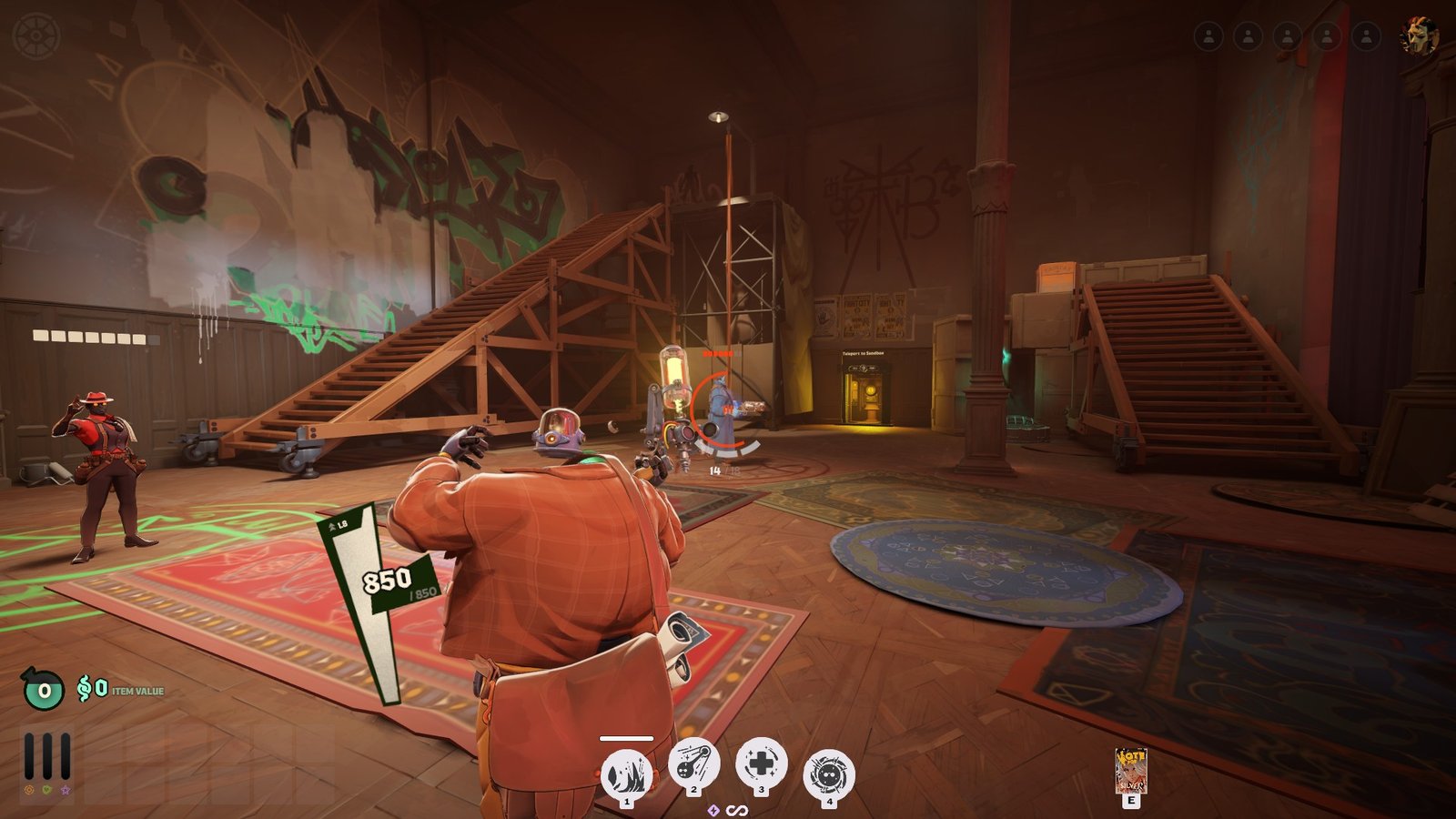Toggle the infinity symbol below the ability bar
The height and width of the screenshot is (819, 1456).
point(738,809)
